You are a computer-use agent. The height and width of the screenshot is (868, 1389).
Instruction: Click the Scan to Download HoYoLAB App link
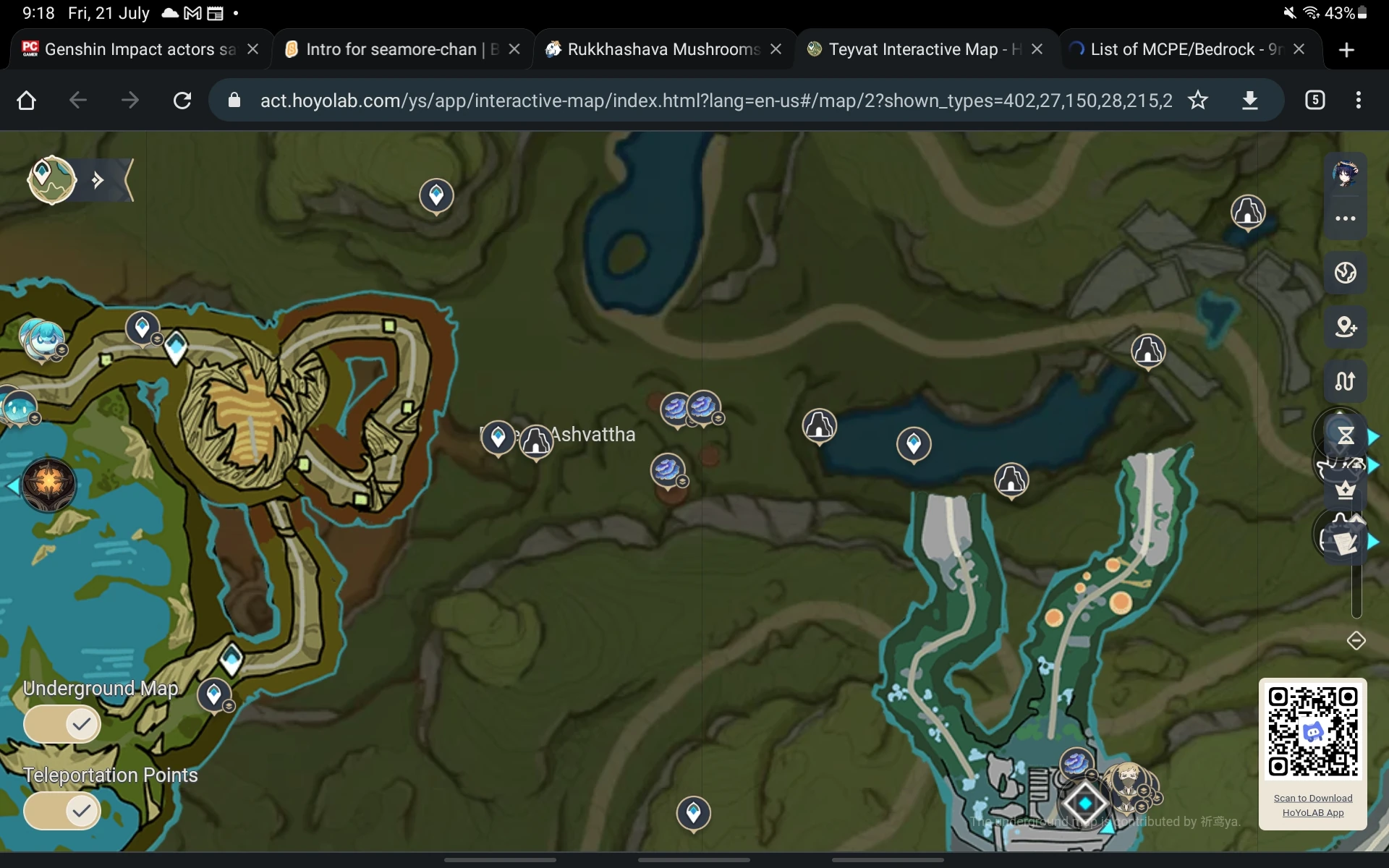[1312, 805]
